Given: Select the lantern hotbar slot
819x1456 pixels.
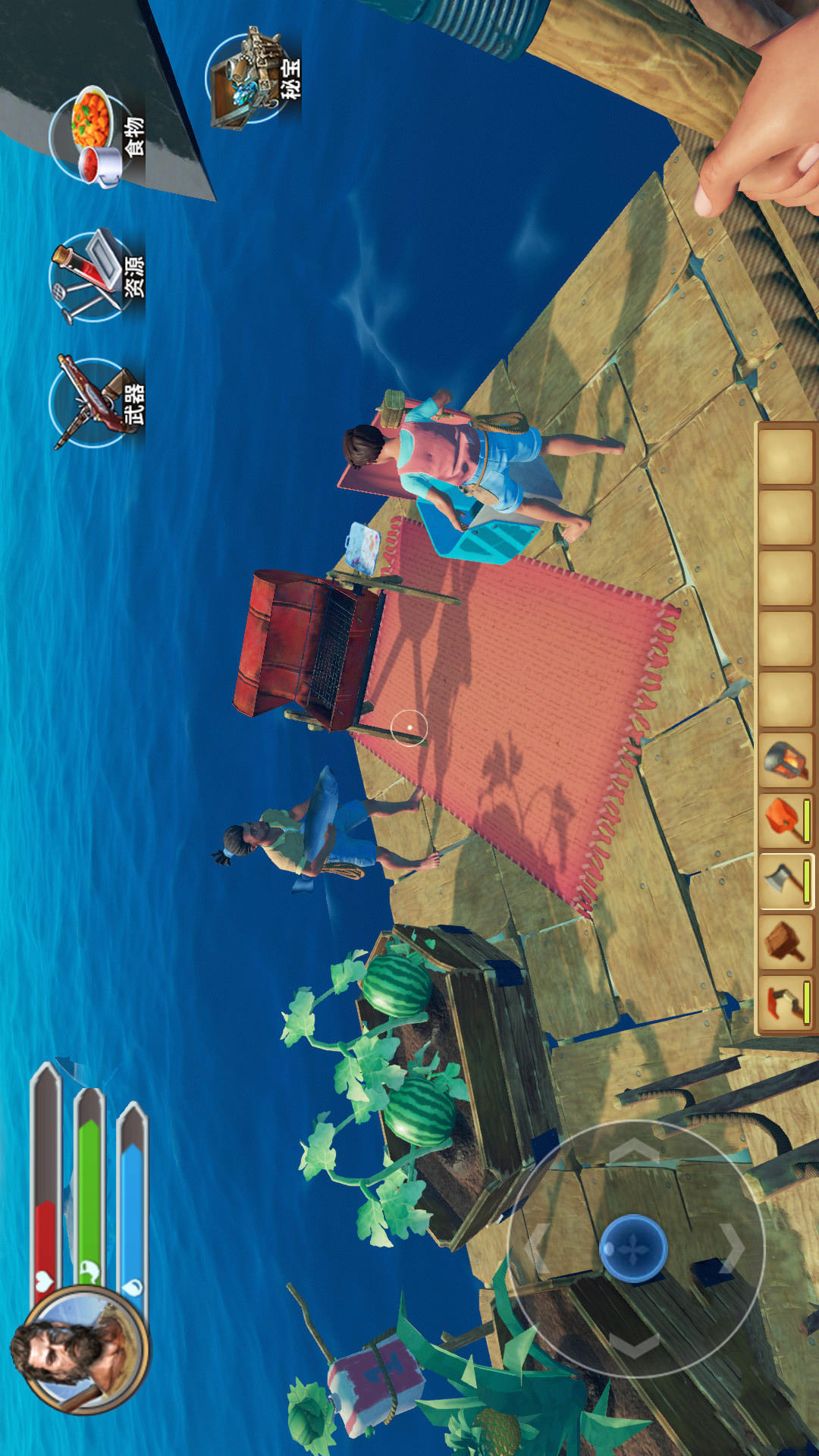Looking at the screenshot, I should (786, 760).
